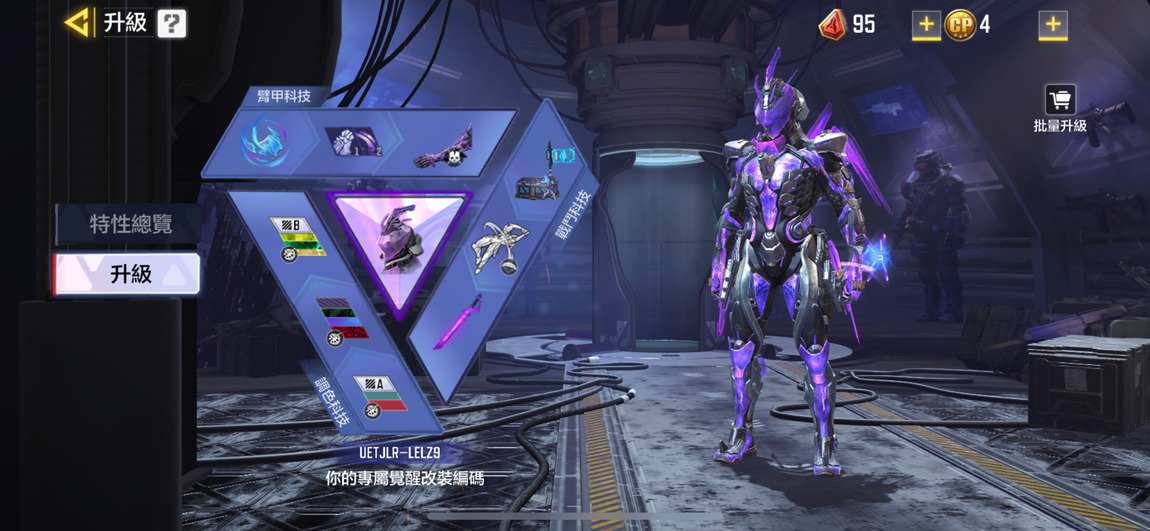Viewport: 1150px width, 531px height.
Task: Select the central purple helmet triangle
Action: pos(400,245)
